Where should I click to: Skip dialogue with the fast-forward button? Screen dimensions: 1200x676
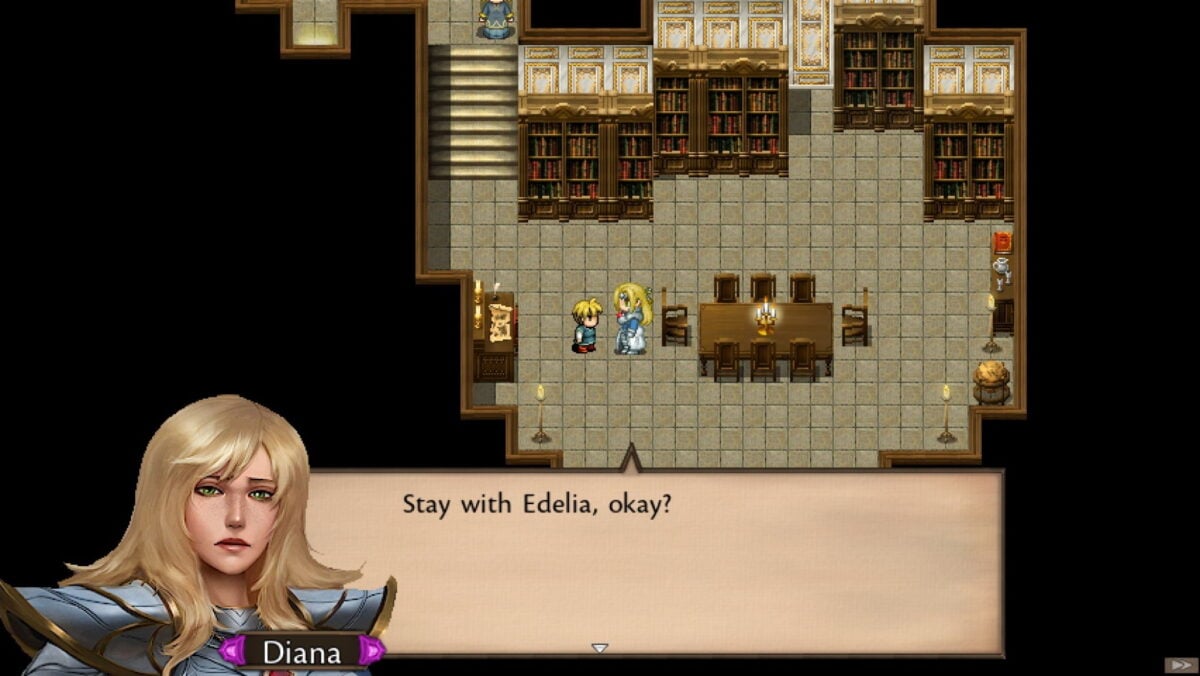coord(1178,665)
